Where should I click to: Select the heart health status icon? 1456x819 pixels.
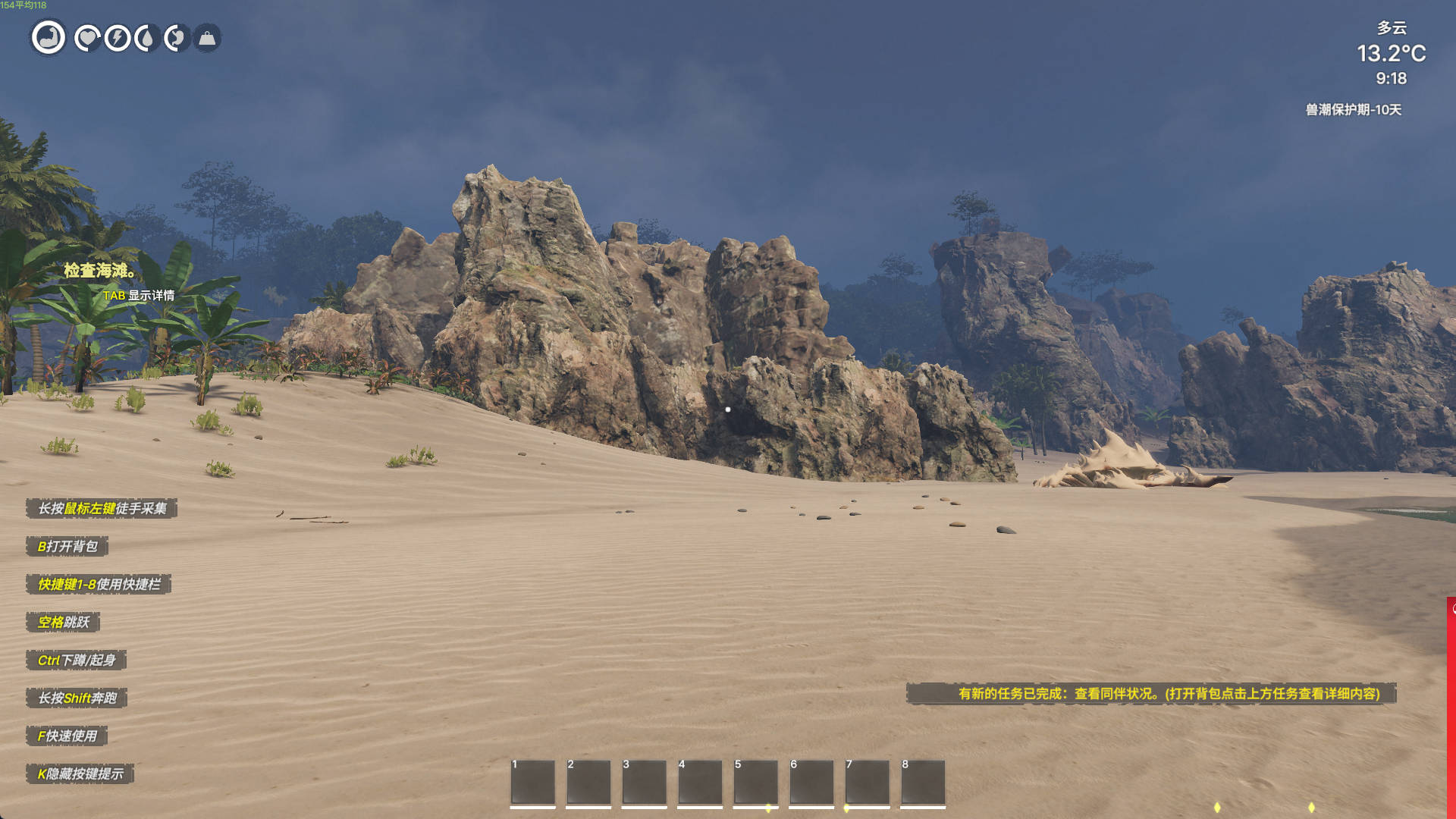87,38
